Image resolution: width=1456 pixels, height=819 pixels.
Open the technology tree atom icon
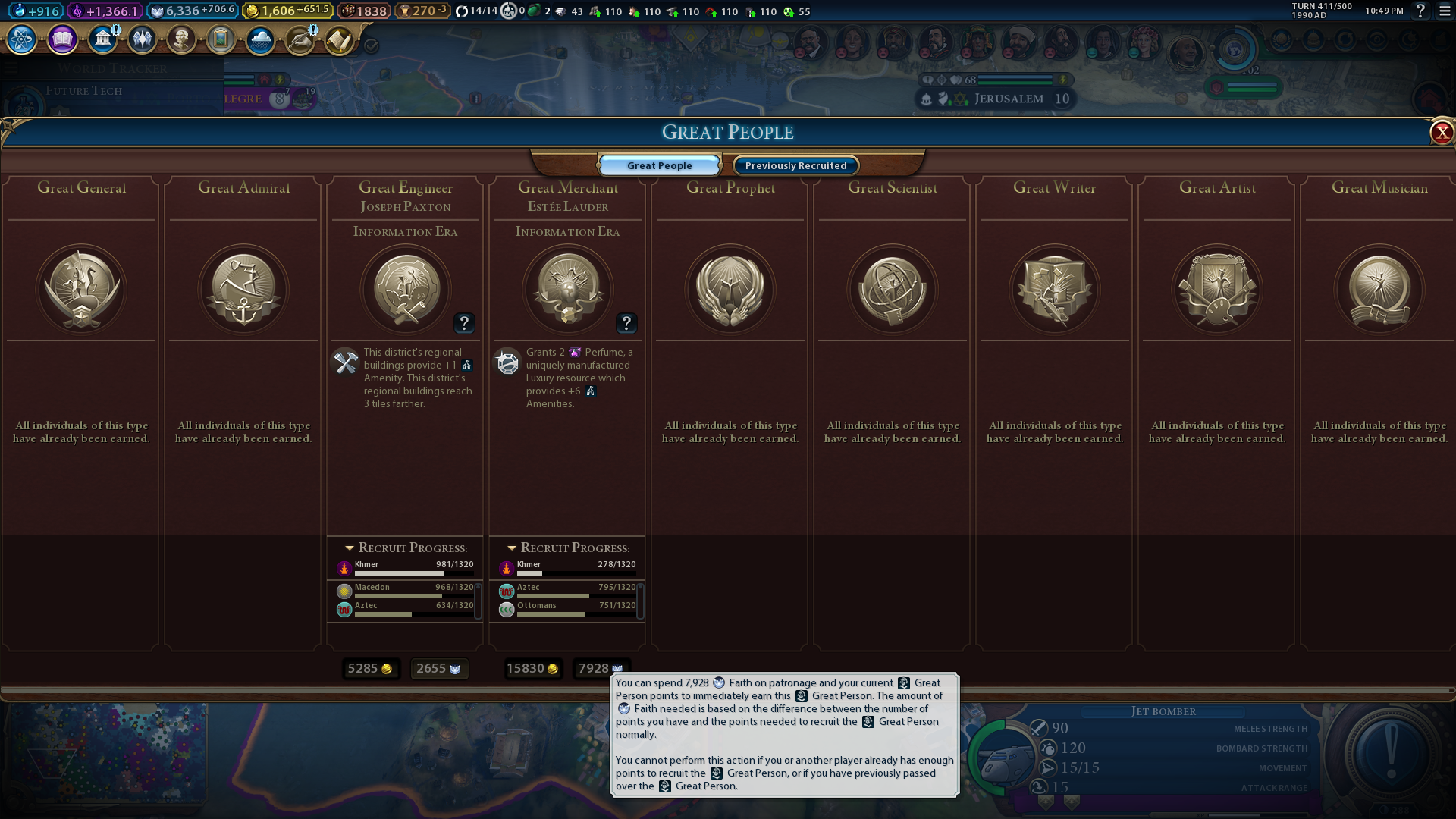pyautogui.click(x=22, y=39)
